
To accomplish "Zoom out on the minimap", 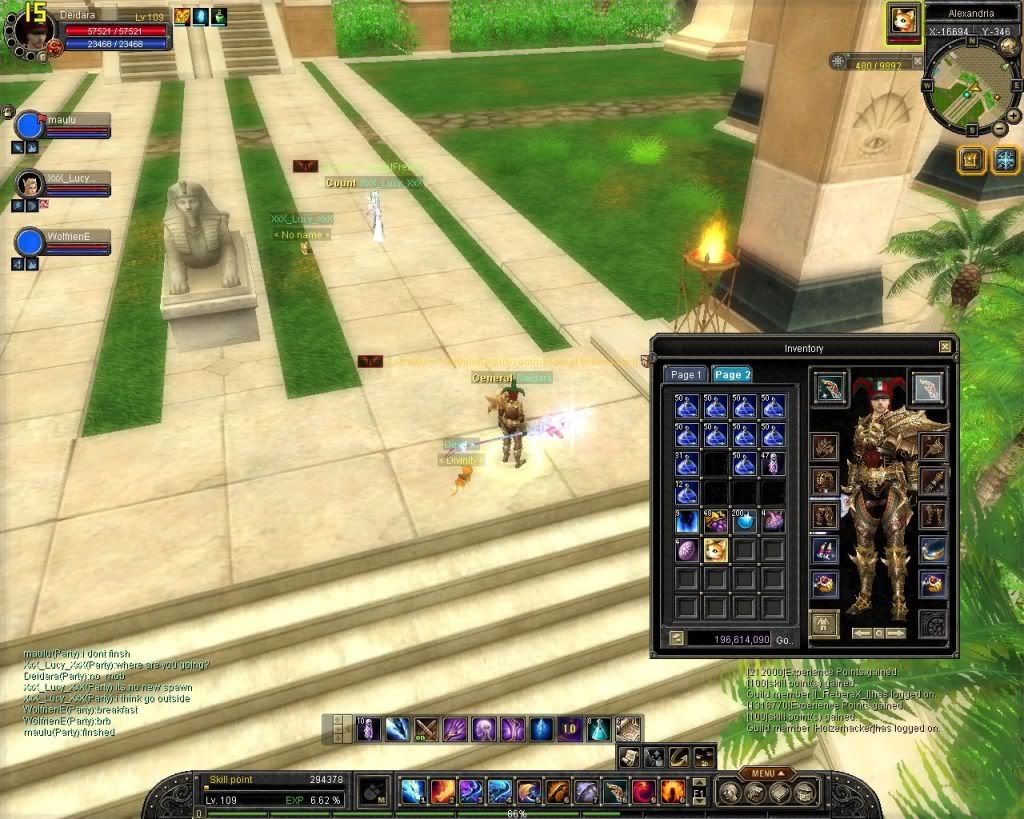I will click(1001, 129).
